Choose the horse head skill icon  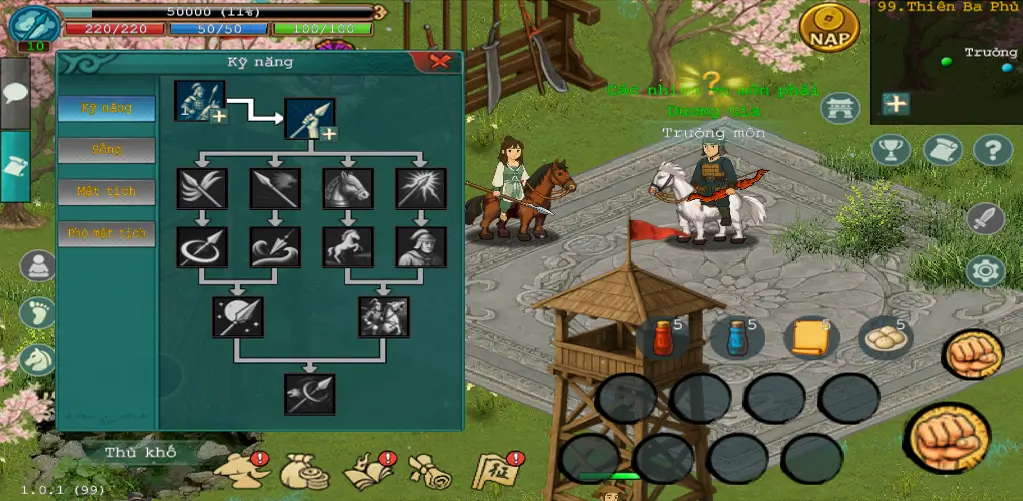348,188
